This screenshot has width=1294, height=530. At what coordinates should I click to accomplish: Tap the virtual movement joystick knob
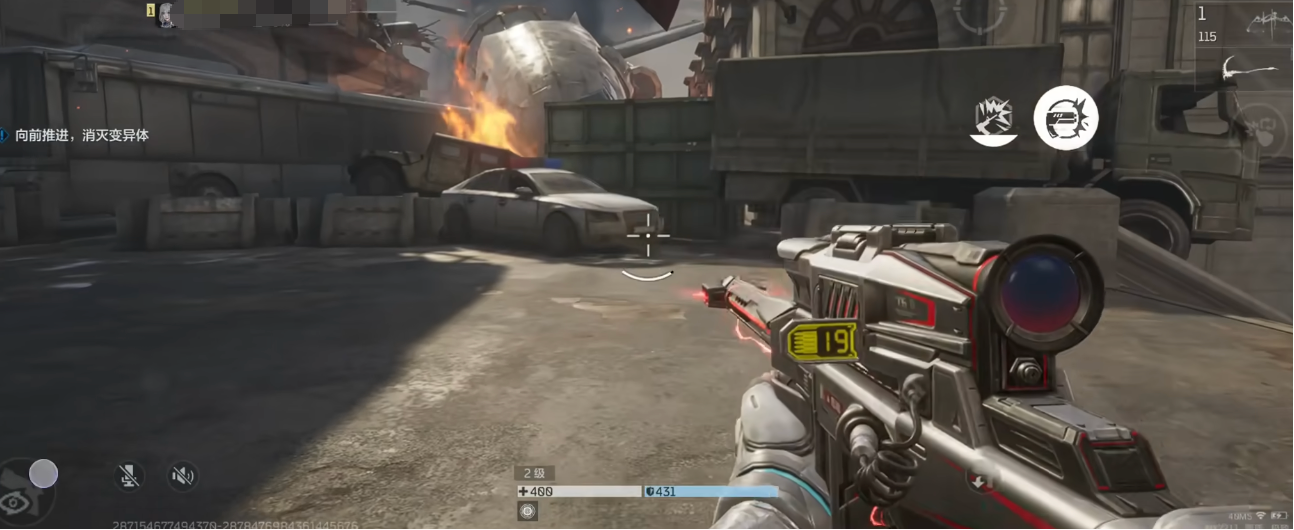click(x=43, y=473)
